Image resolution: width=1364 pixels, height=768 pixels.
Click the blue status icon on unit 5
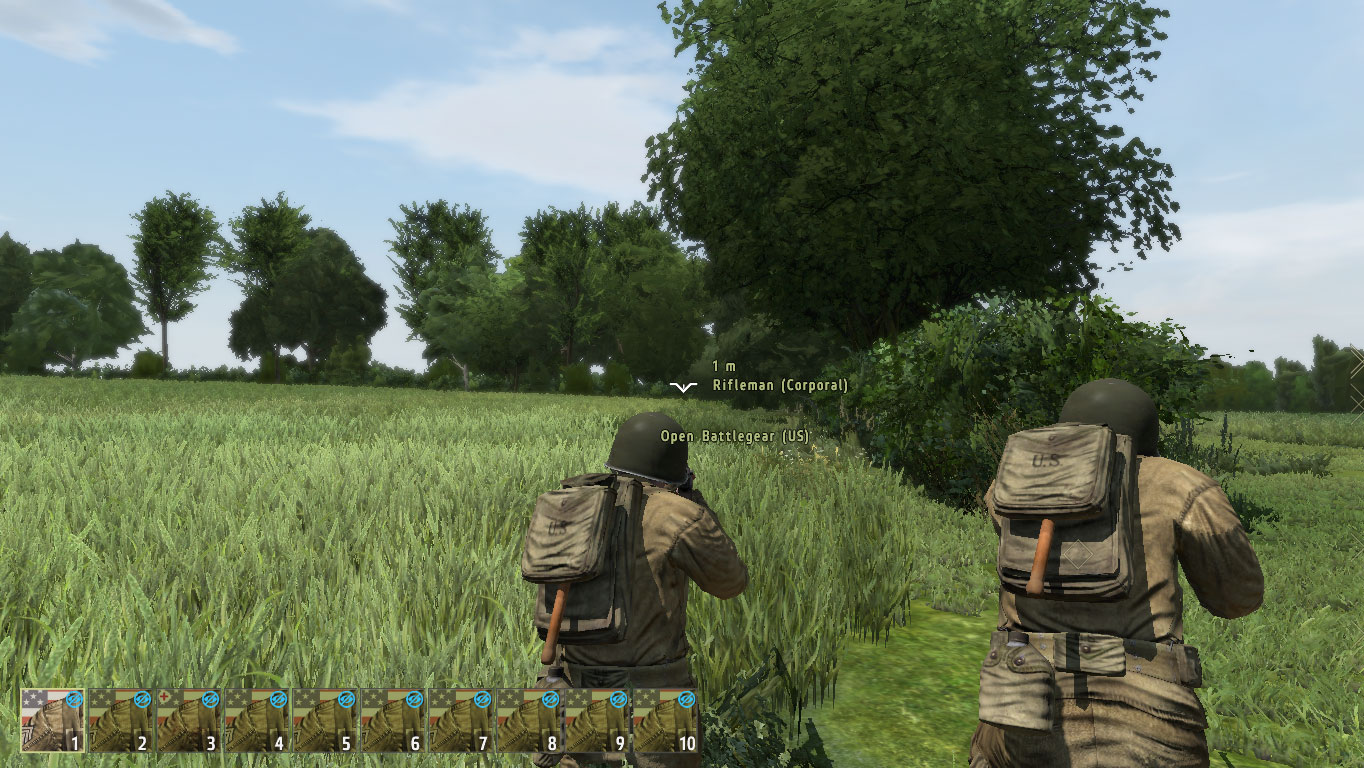345,699
